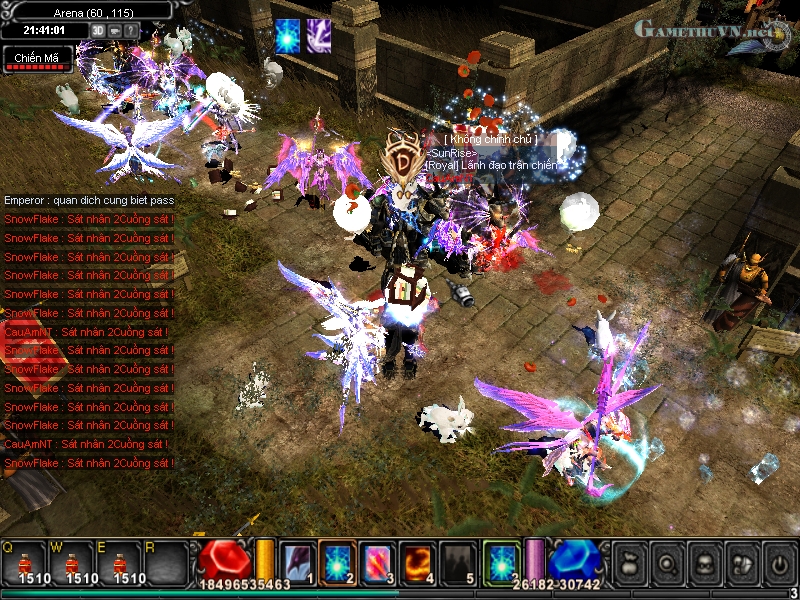Image resolution: width=800 pixels, height=600 pixels.
Task: Open the character helmet menu button
Action: pyautogui.click(x=705, y=563)
